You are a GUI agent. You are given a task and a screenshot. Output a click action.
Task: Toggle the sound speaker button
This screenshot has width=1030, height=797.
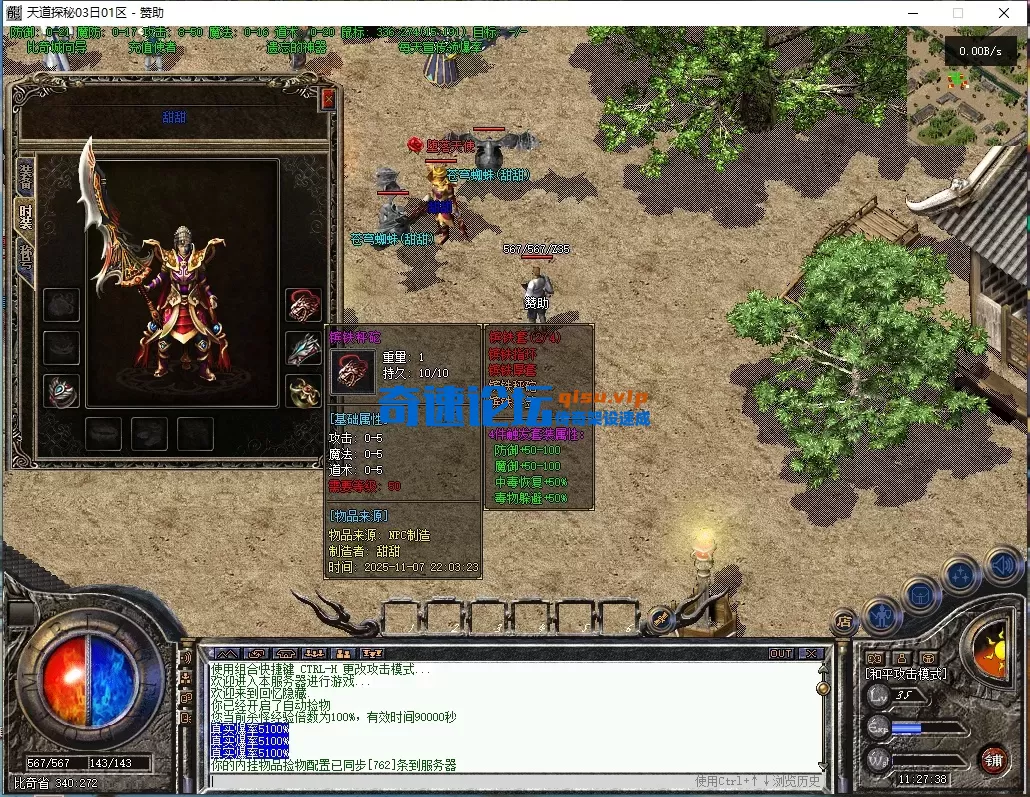pyautogui.click(x=1001, y=565)
